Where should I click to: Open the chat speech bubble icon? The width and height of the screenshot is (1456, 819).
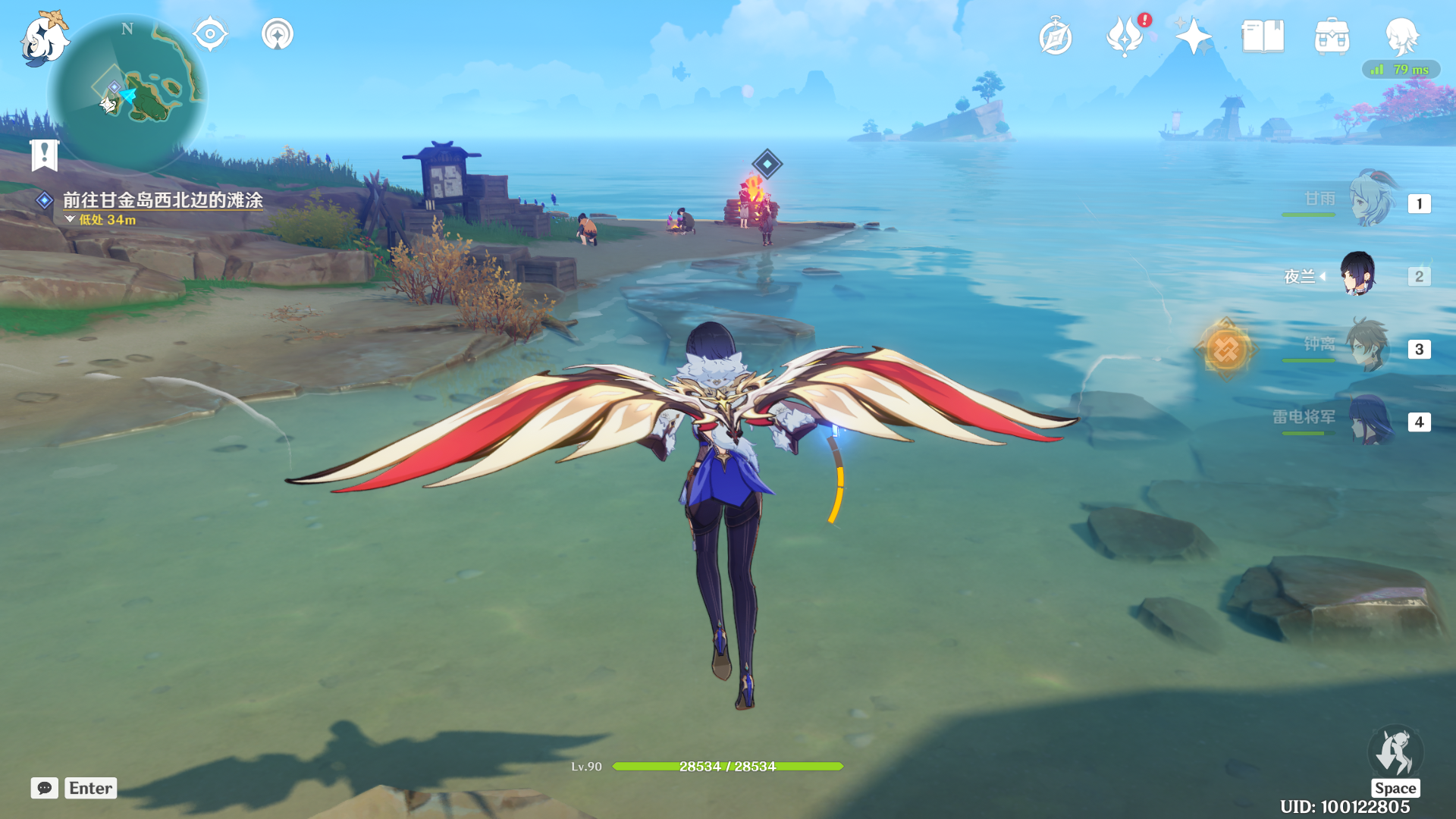[45, 788]
